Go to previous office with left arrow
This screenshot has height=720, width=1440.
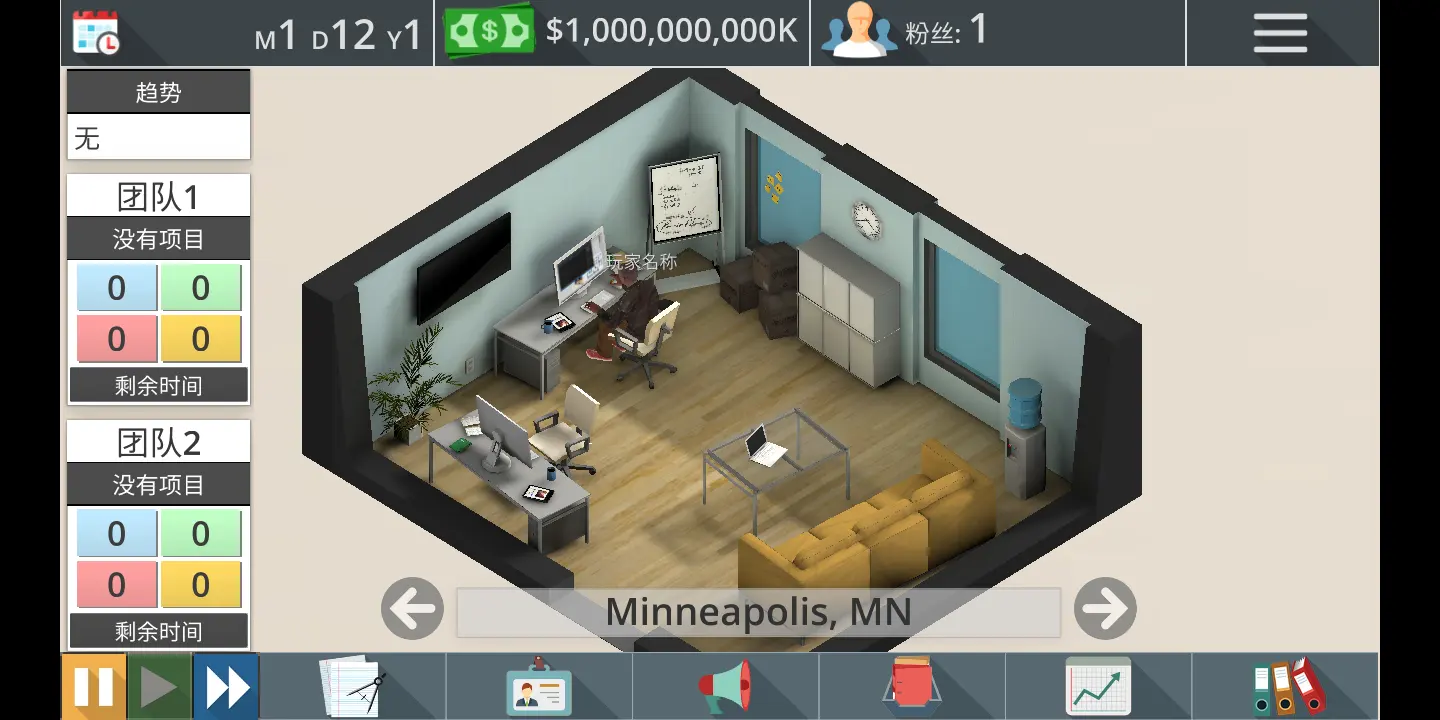pyautogui.click(x=412, y=609)
